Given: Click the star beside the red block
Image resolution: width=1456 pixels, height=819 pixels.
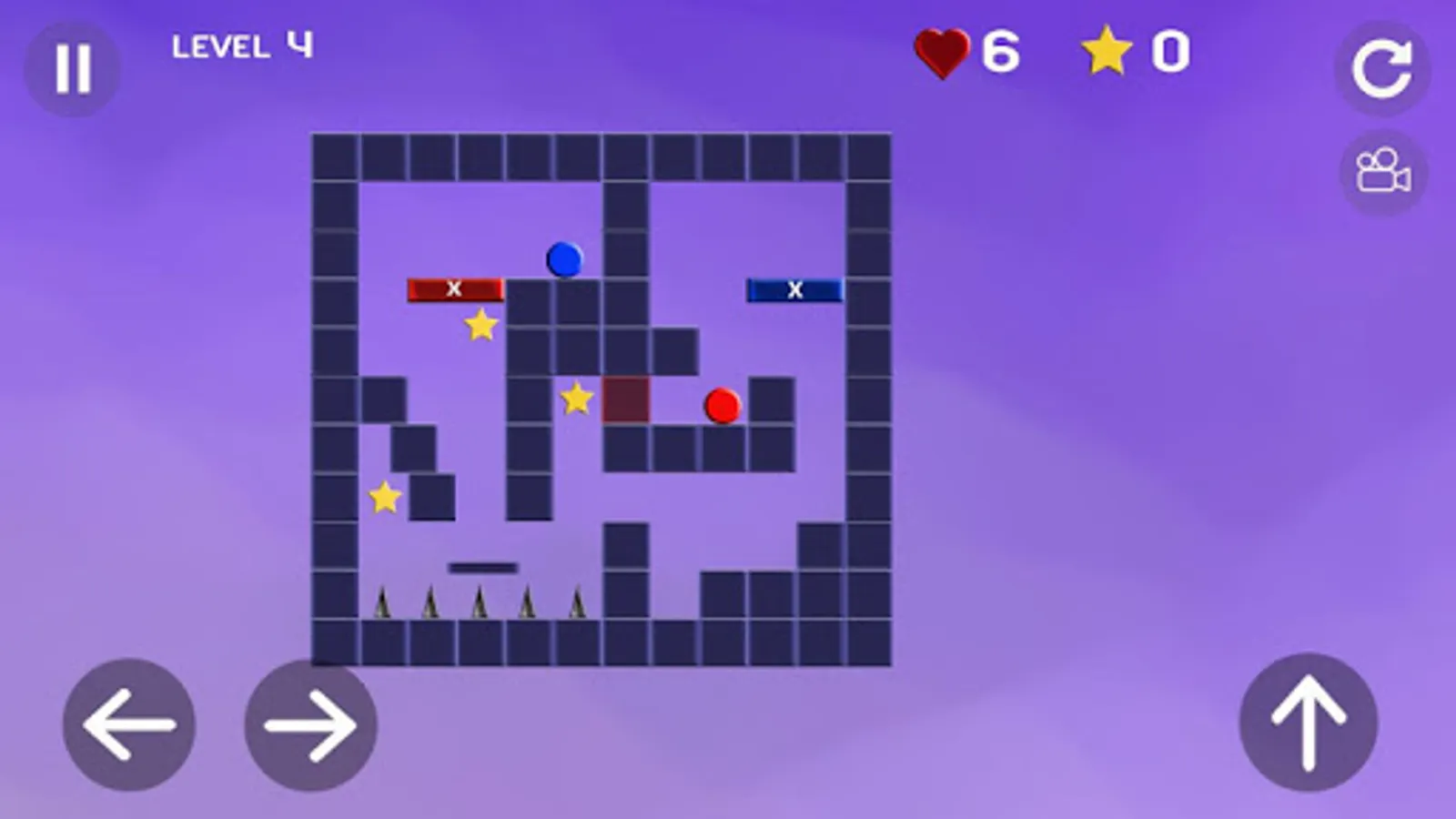Looking at the screenshot, I should (x=575, y=398).
